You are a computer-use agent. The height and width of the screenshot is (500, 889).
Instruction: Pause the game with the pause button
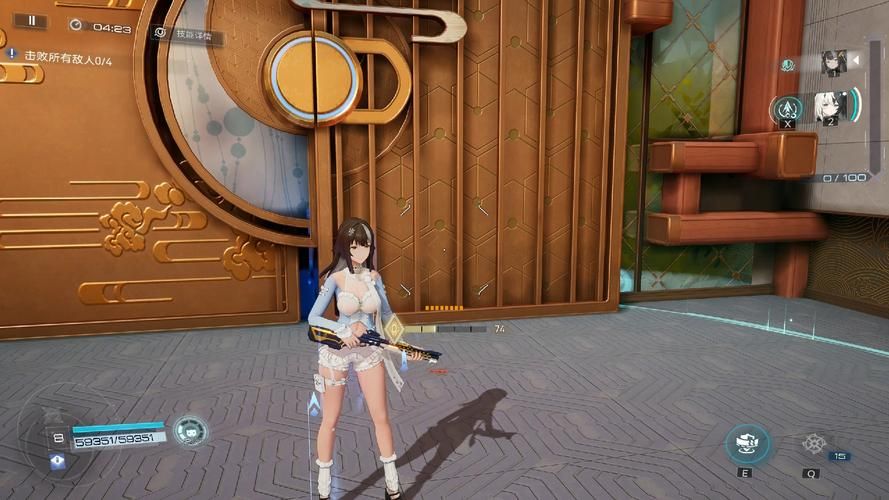pos(30,20)
